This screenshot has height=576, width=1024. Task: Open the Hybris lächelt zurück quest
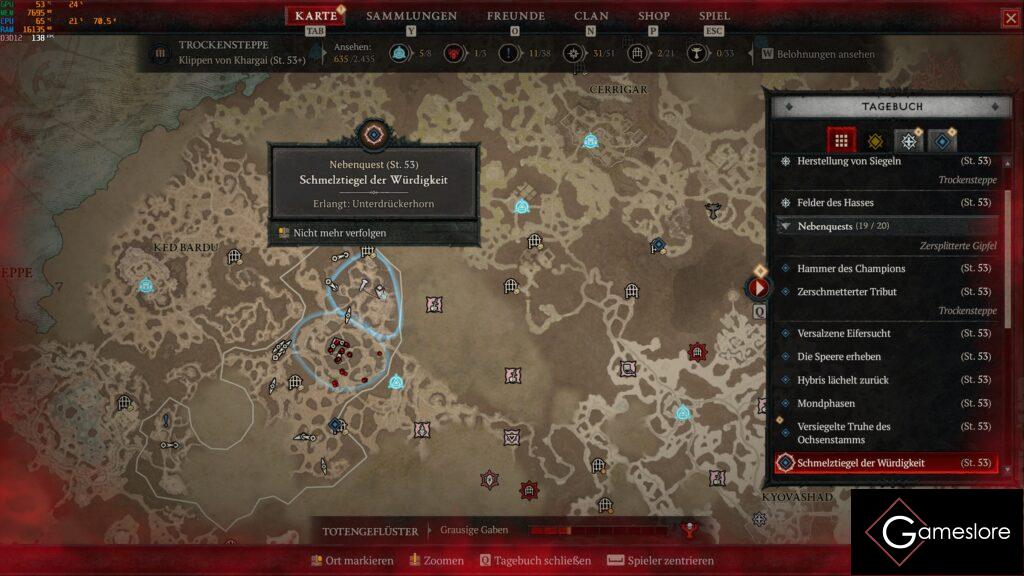842,380
